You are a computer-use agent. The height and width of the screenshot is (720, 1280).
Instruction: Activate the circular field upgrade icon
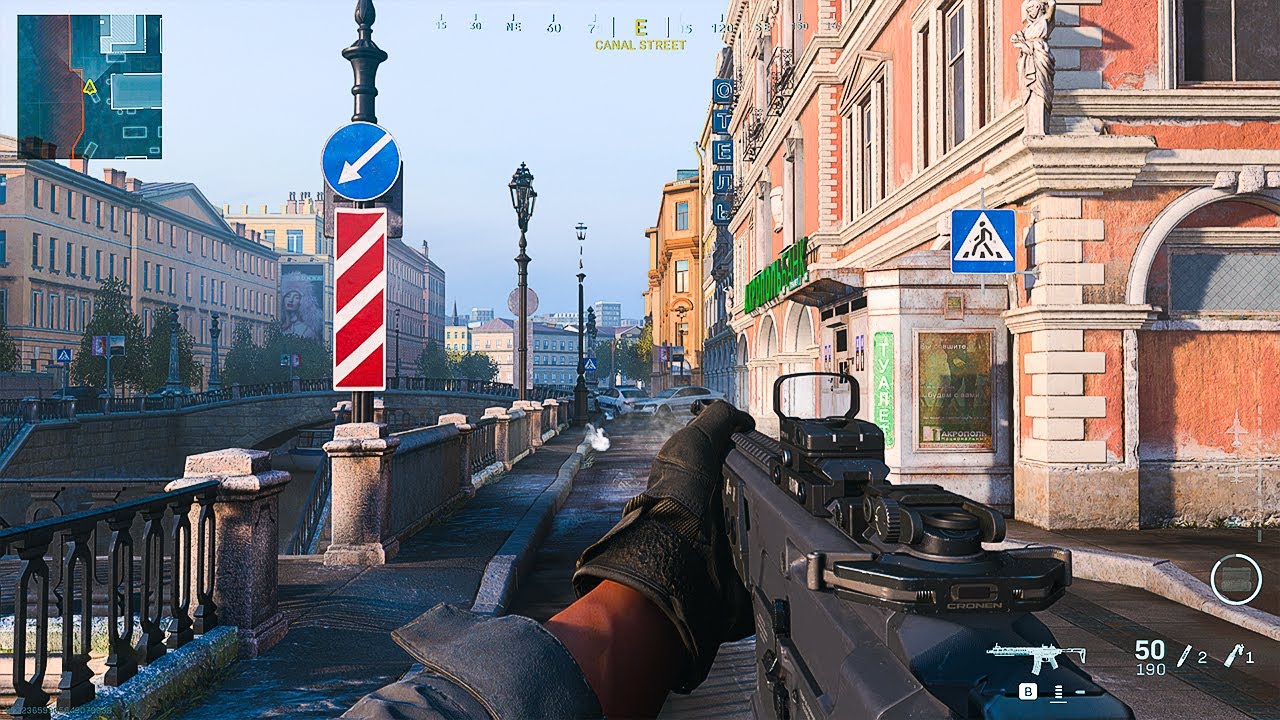click(1235, 579)
